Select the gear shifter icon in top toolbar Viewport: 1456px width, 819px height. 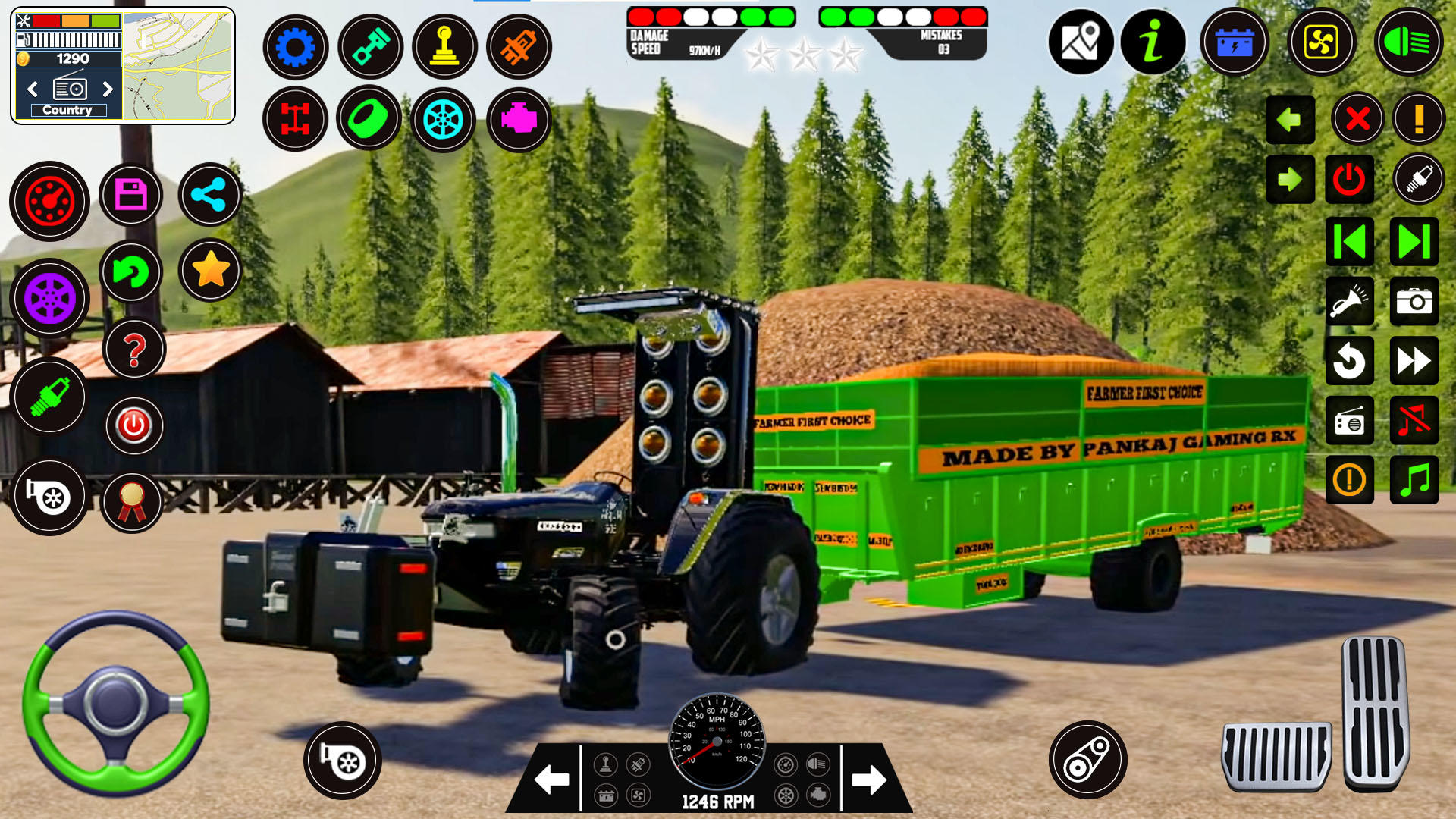point(445,45)
